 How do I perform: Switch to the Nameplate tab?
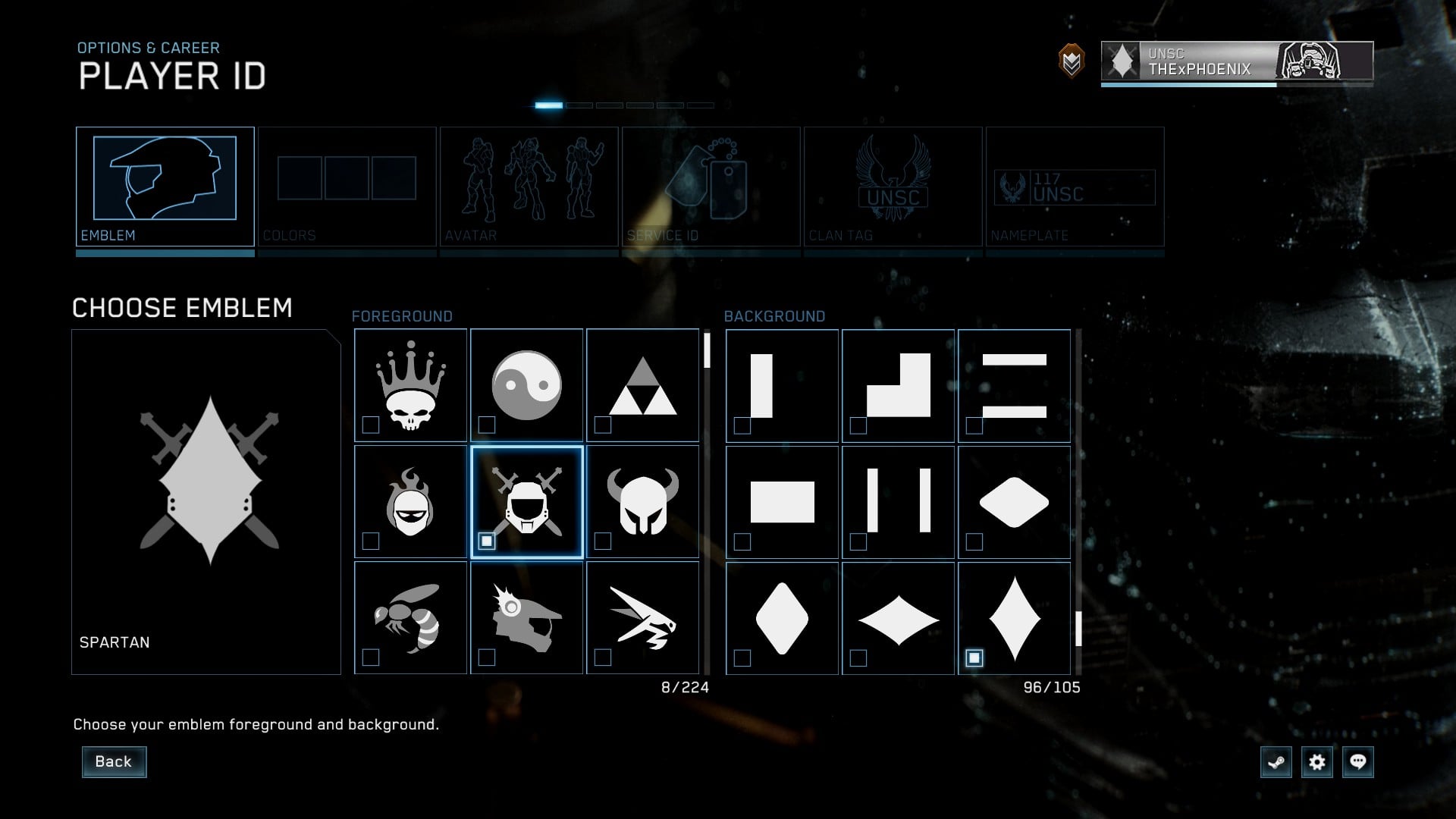1075,187
